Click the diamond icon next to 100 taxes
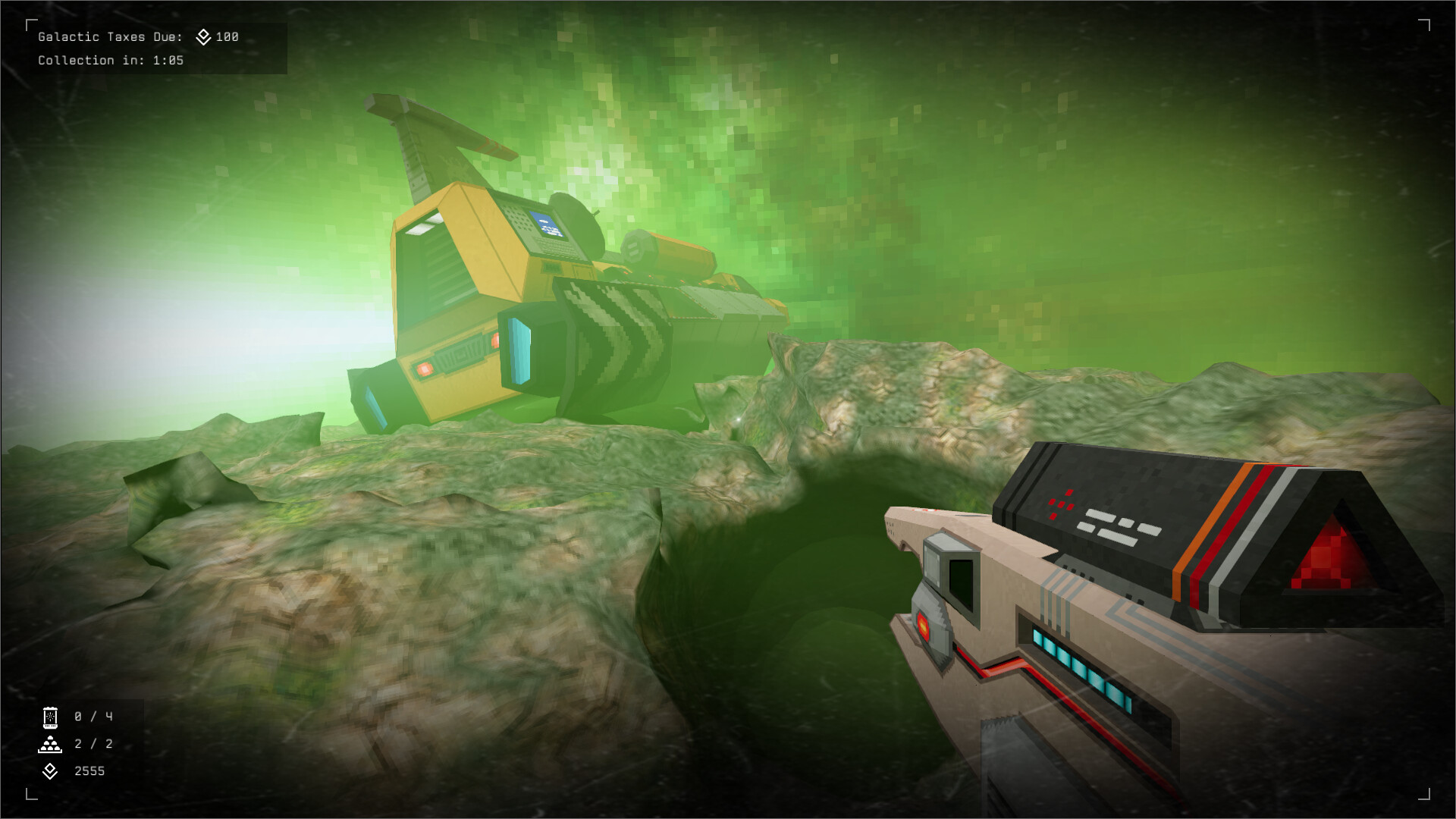This screenshot has width=1456, height=819. [202, 35]
